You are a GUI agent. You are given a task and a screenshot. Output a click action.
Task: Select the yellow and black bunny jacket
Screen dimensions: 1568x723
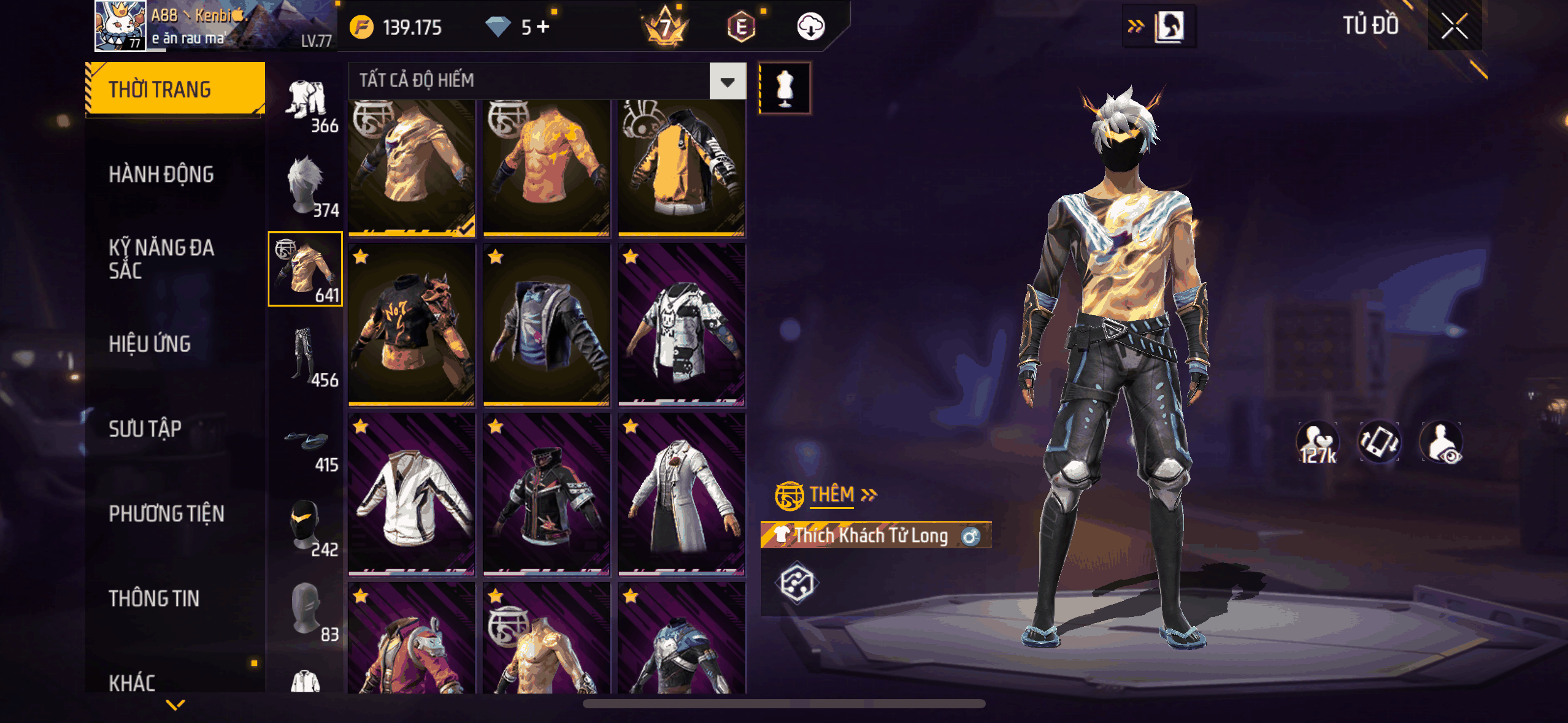(682, 167)
